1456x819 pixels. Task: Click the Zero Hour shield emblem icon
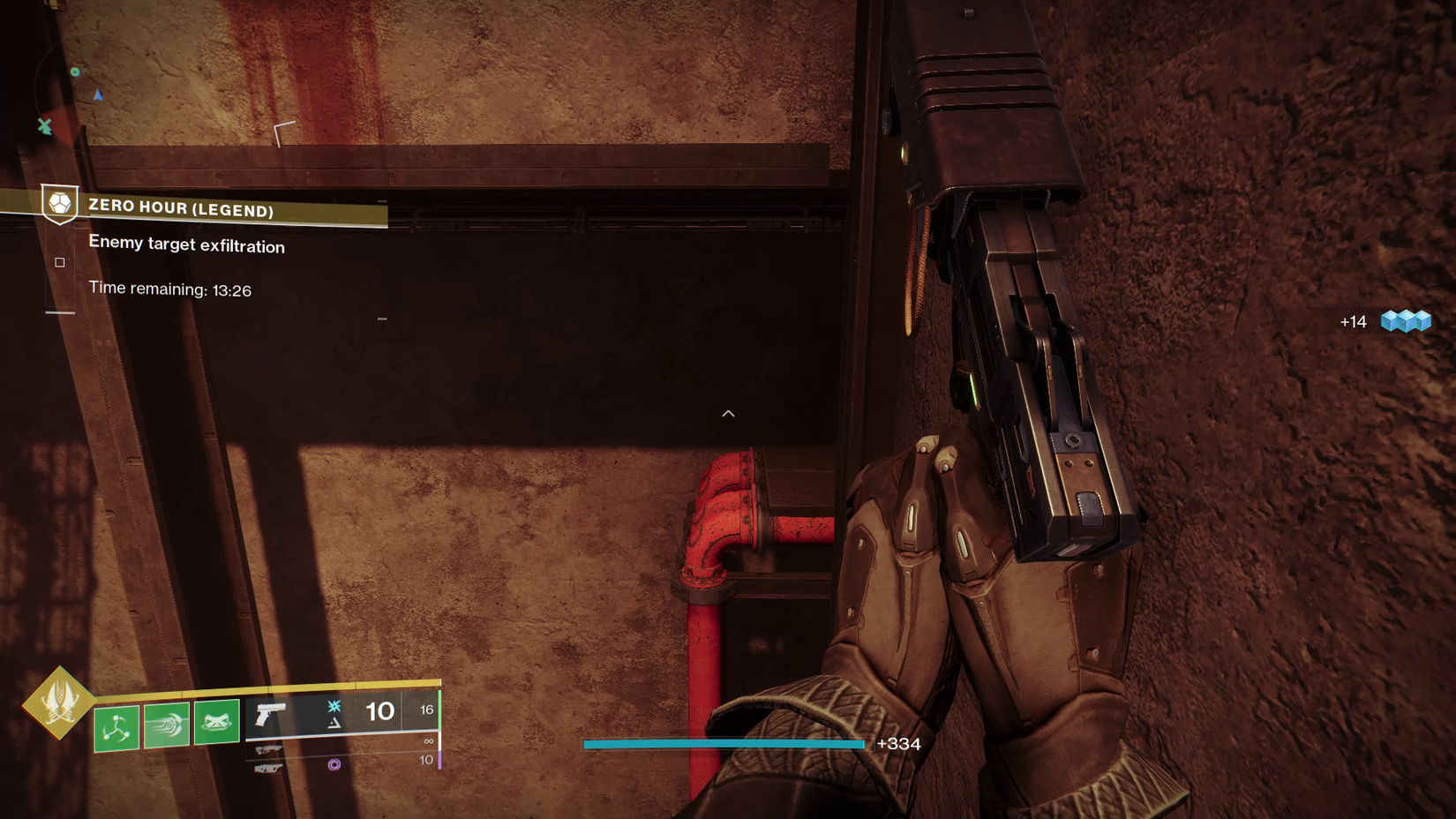tap(60, 205)
